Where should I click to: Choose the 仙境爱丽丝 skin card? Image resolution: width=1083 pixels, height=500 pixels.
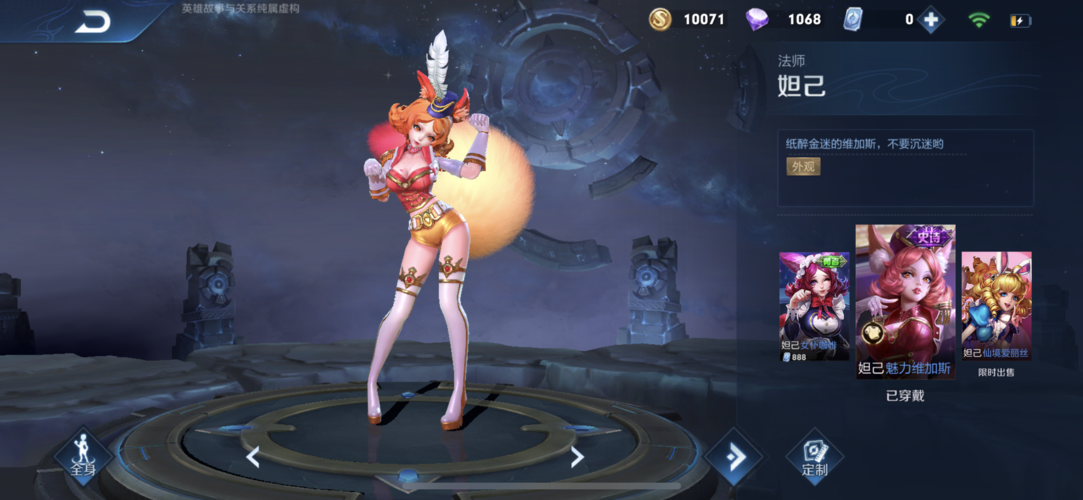(996, 305)
